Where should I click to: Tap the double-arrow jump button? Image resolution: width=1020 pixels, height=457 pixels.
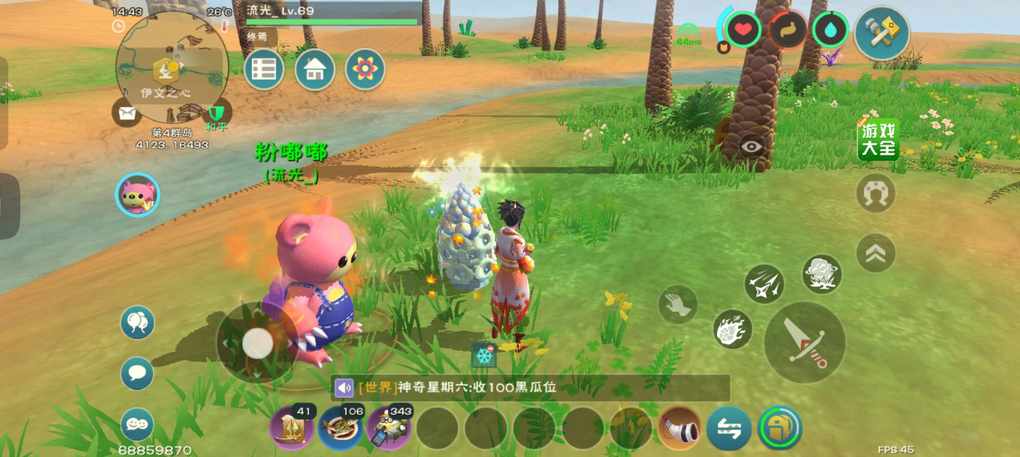876,252
